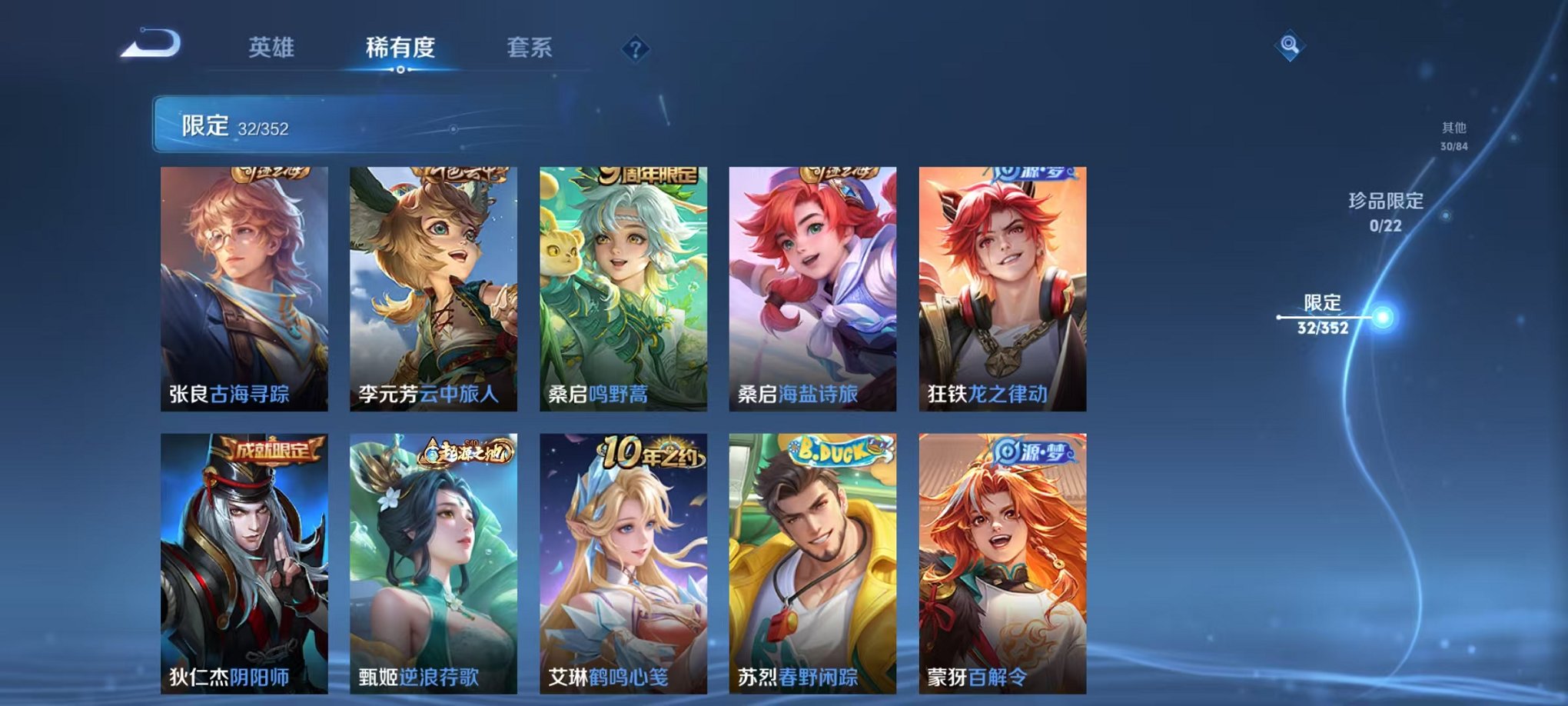Switch to the 英雄 tab

click(273, 48)
